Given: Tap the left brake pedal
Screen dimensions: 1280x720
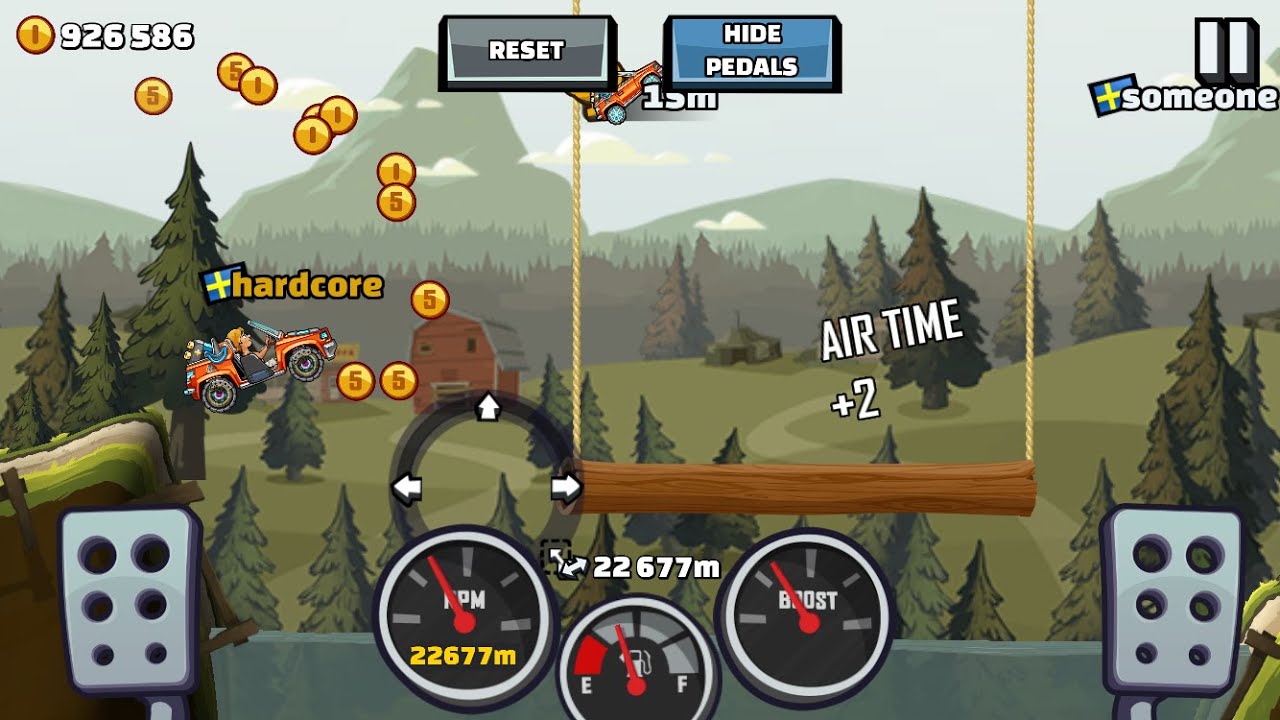Looking at the screenshot, I should tap(129, 598).
